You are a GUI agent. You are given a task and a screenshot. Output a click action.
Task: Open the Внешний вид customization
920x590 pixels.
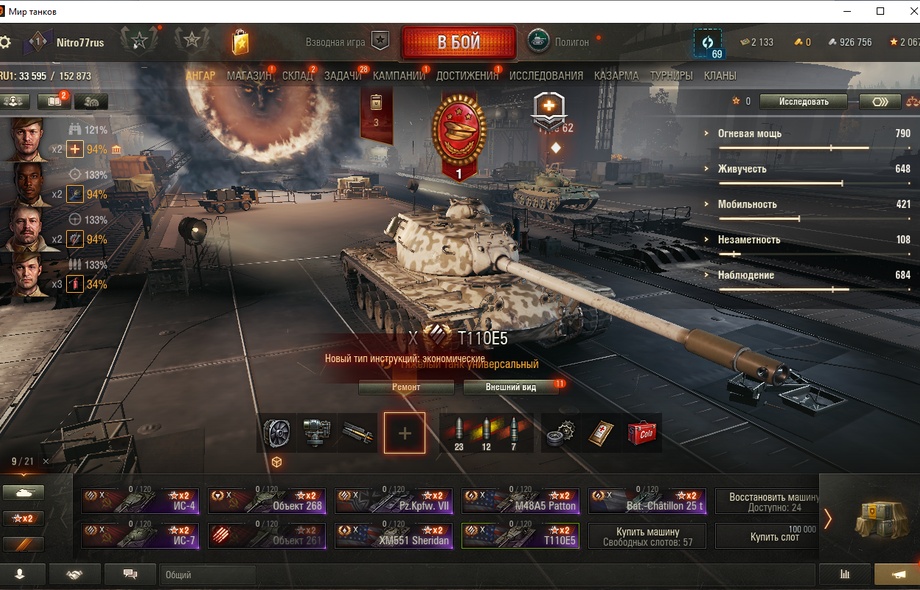click(x=511, y=387)
